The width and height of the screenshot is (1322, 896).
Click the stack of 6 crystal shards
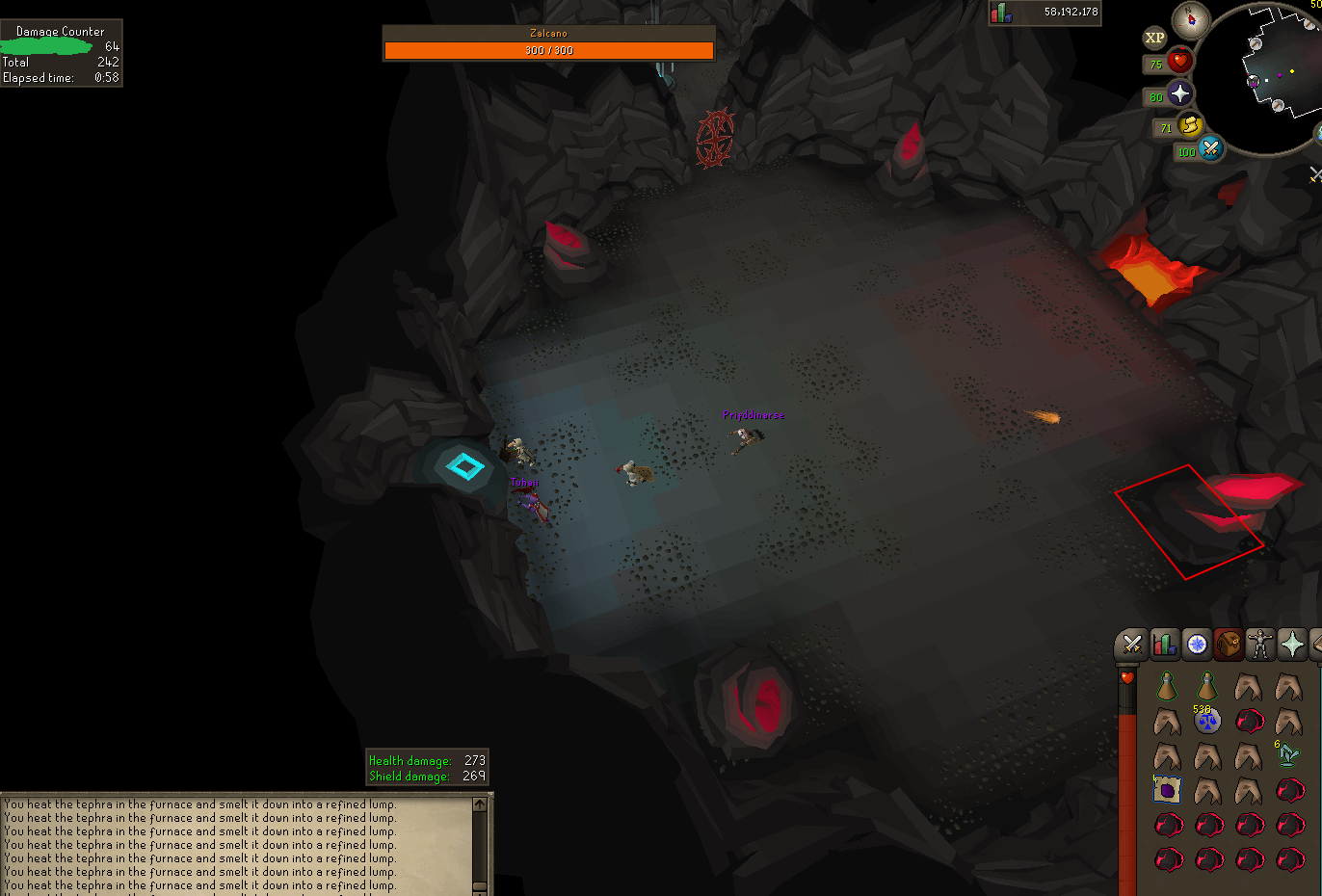[x=1286, y=754]
